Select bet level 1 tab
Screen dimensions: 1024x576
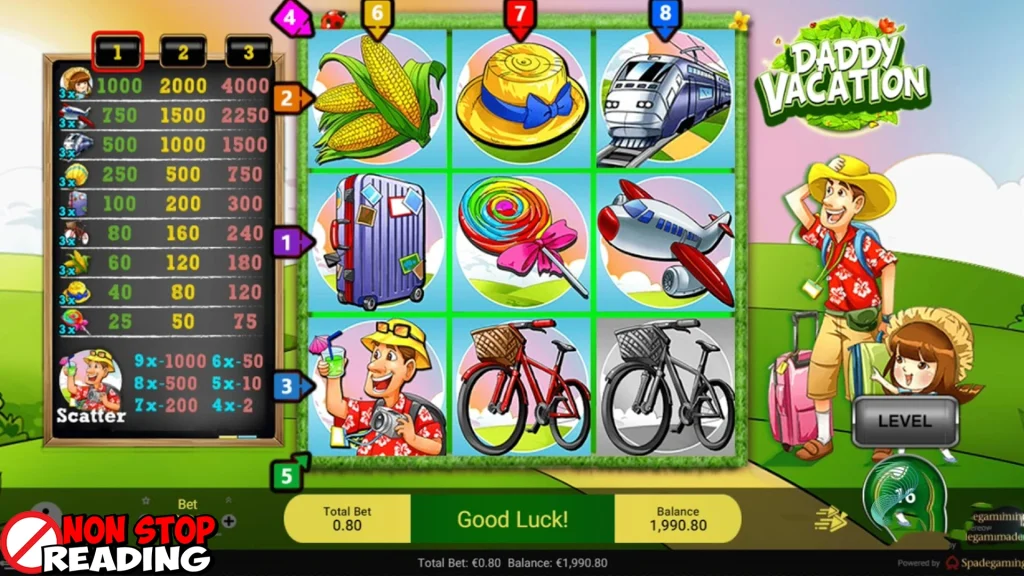coord(117,51)
